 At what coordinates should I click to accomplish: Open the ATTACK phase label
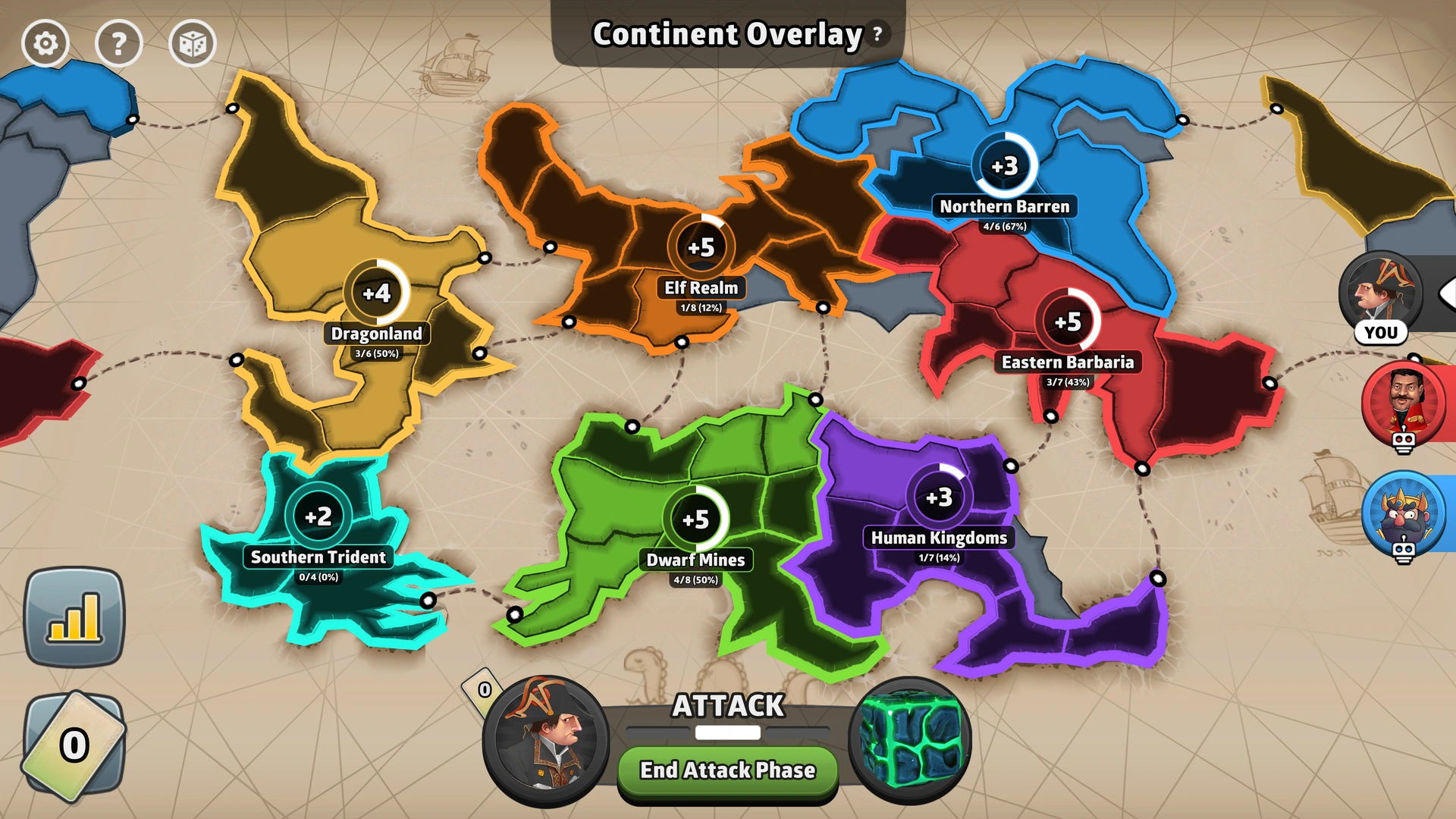[x=726, y=705]
